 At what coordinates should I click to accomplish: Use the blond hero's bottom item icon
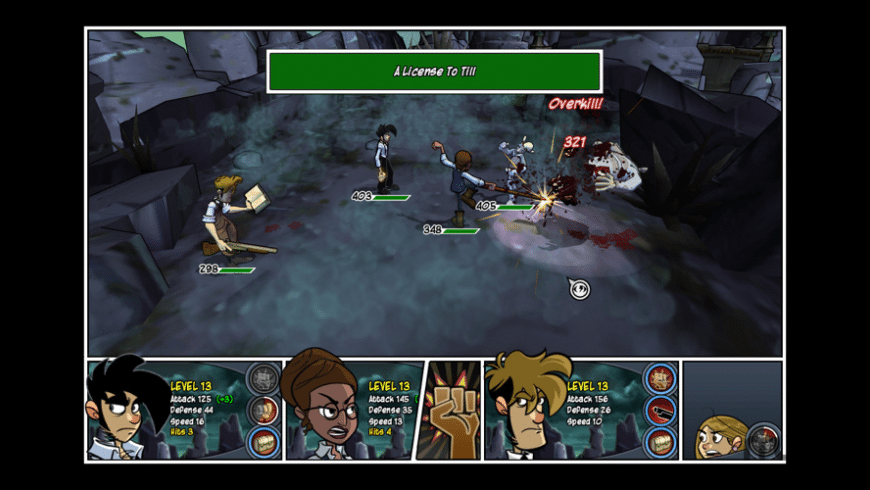[x=660, y=442]
